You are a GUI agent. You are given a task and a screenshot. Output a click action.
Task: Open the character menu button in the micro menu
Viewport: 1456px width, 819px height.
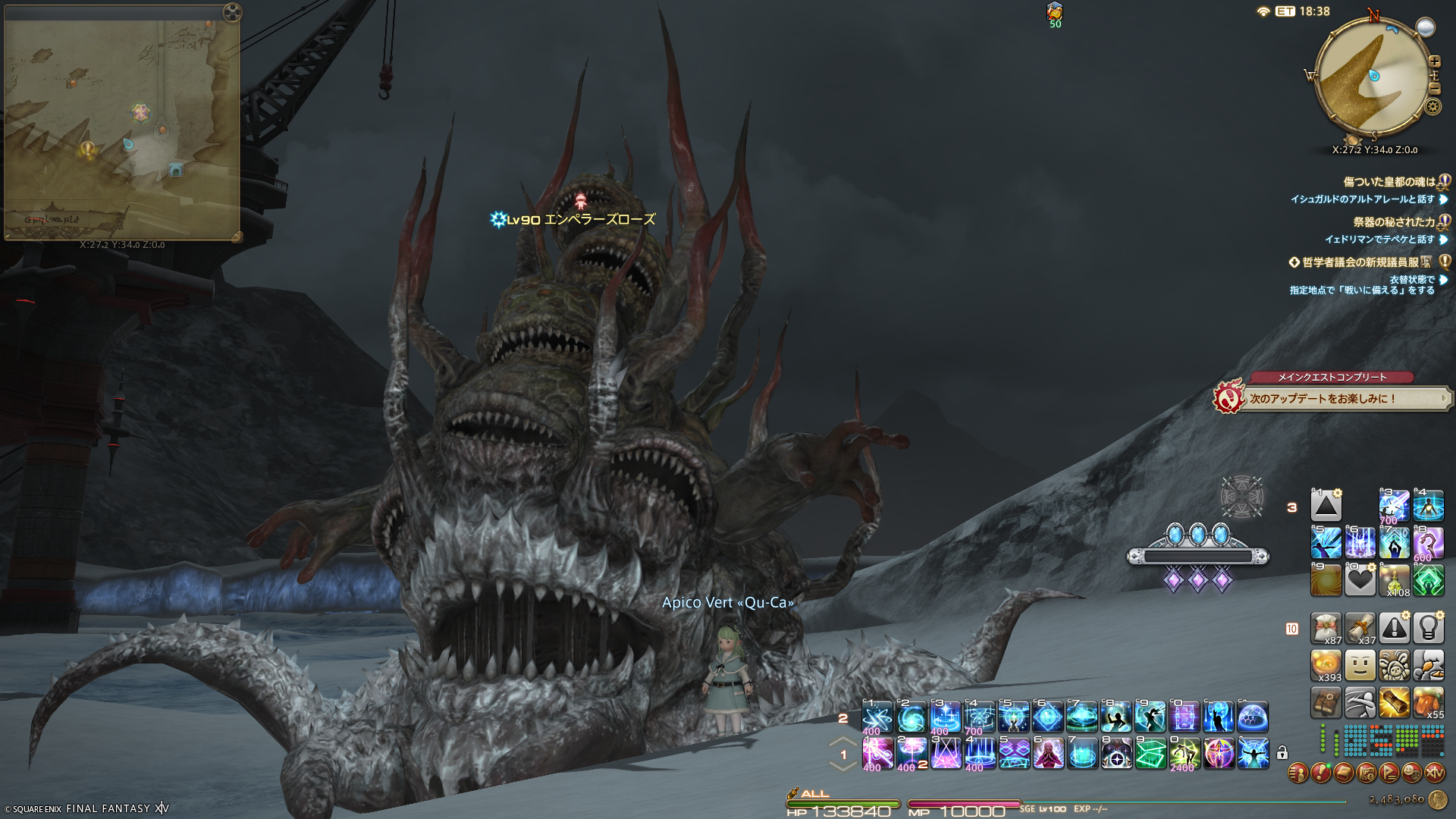[1298, 773]
